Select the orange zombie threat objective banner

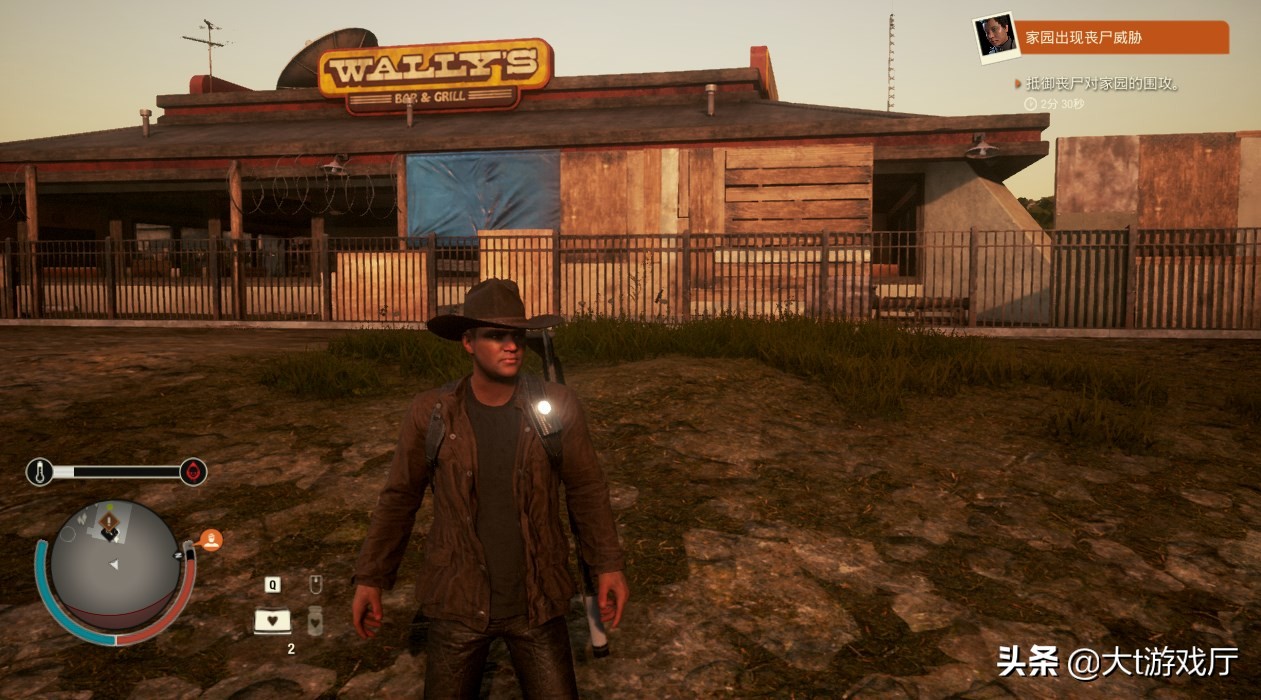click(1124, 38)
